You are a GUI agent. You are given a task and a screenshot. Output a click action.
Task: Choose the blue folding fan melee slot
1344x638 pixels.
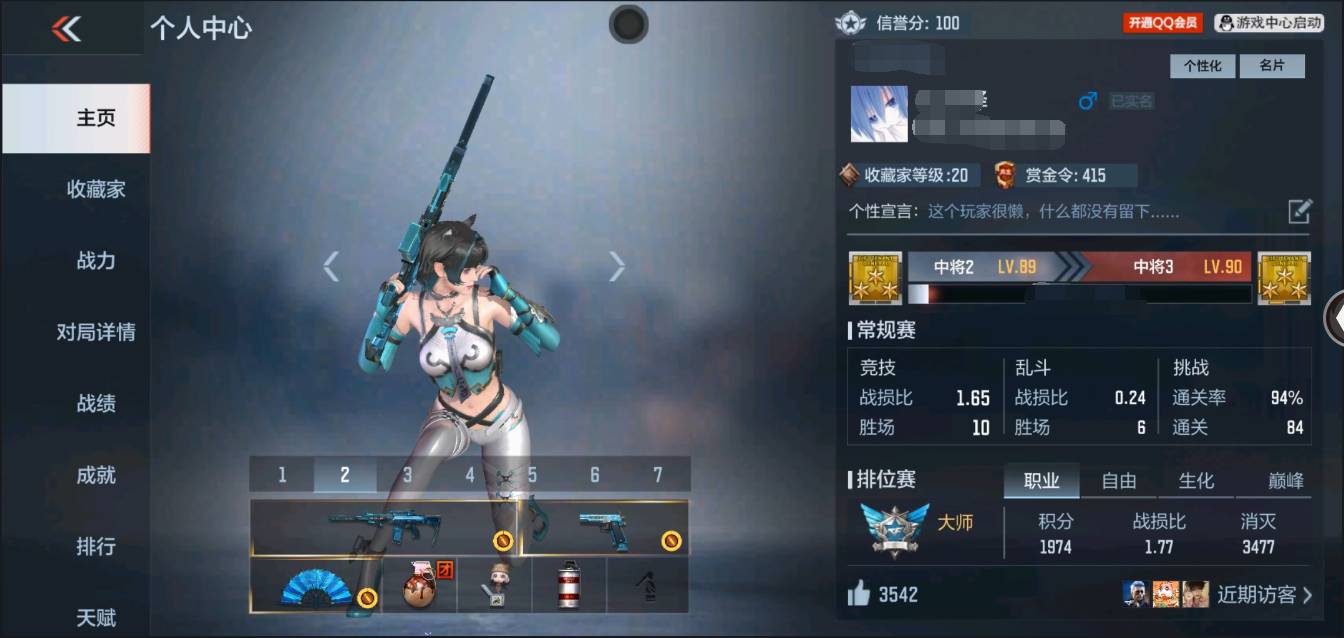tap(315, 586)
